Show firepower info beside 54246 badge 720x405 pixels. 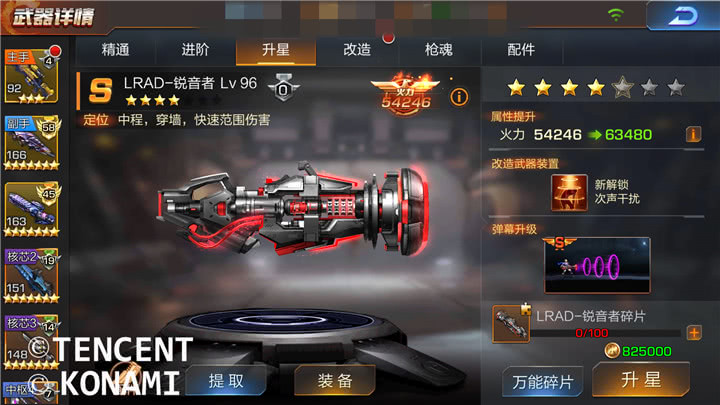459,97
